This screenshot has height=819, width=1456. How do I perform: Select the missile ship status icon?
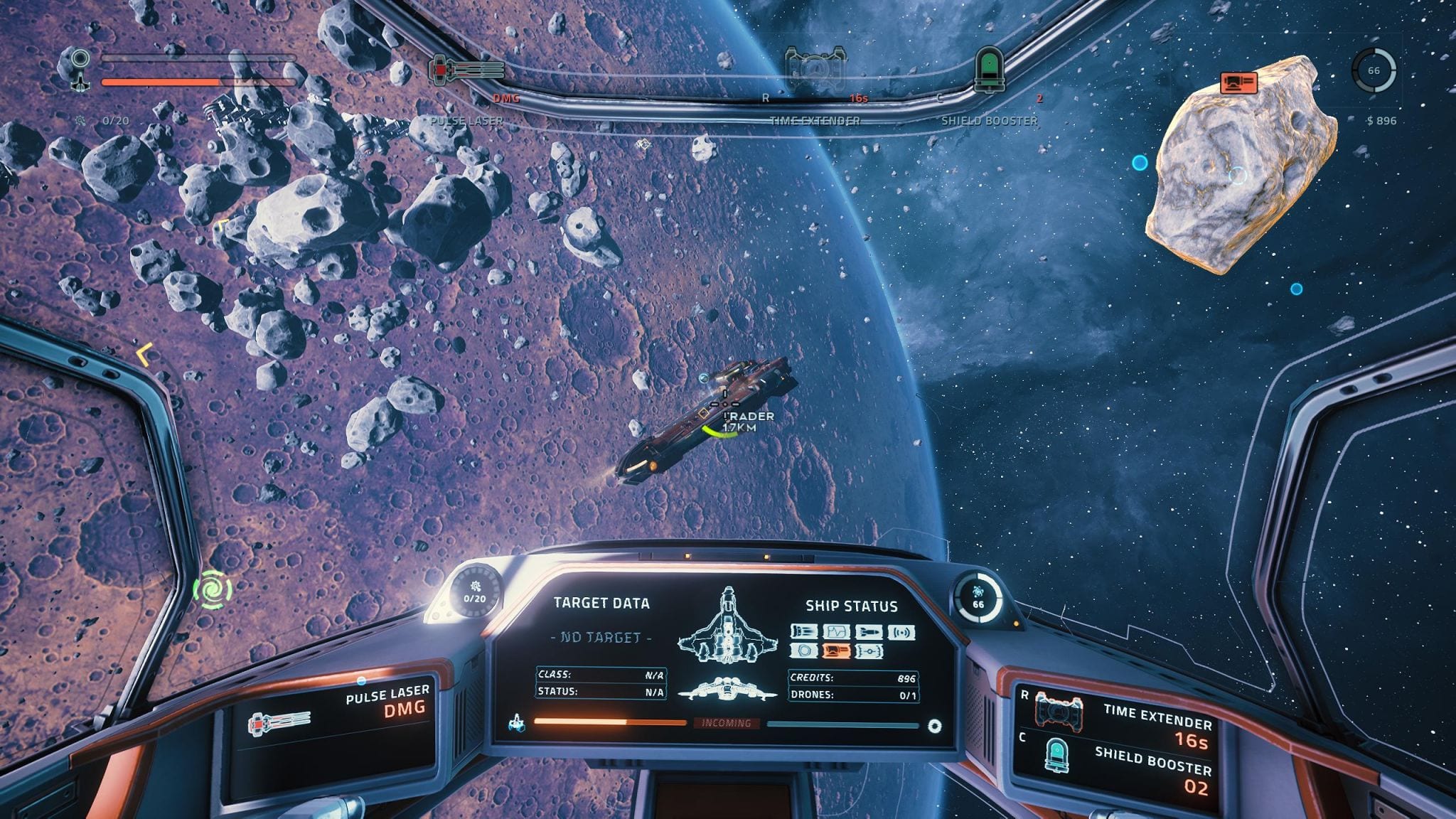[x=869, y=632]
